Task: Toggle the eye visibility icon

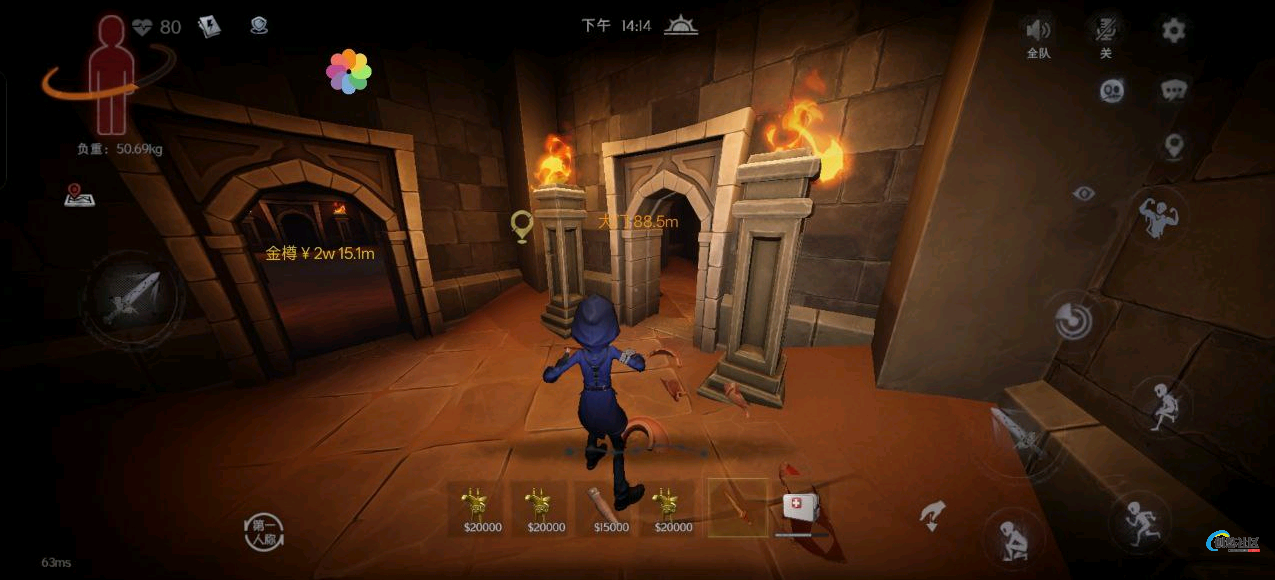Action: (x=1084, y=194)
